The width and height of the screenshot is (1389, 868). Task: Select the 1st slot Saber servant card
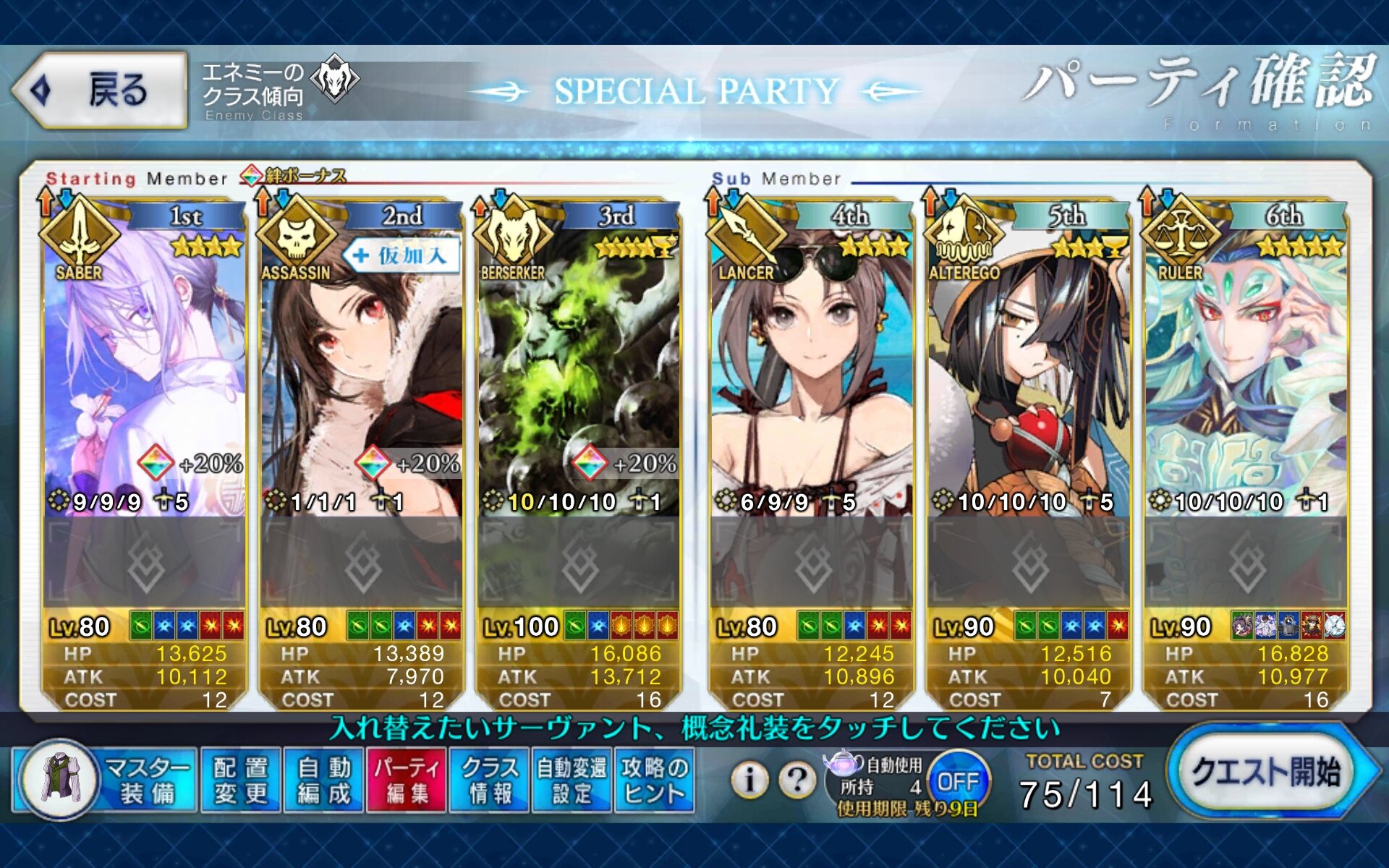(x=145, y=376)
